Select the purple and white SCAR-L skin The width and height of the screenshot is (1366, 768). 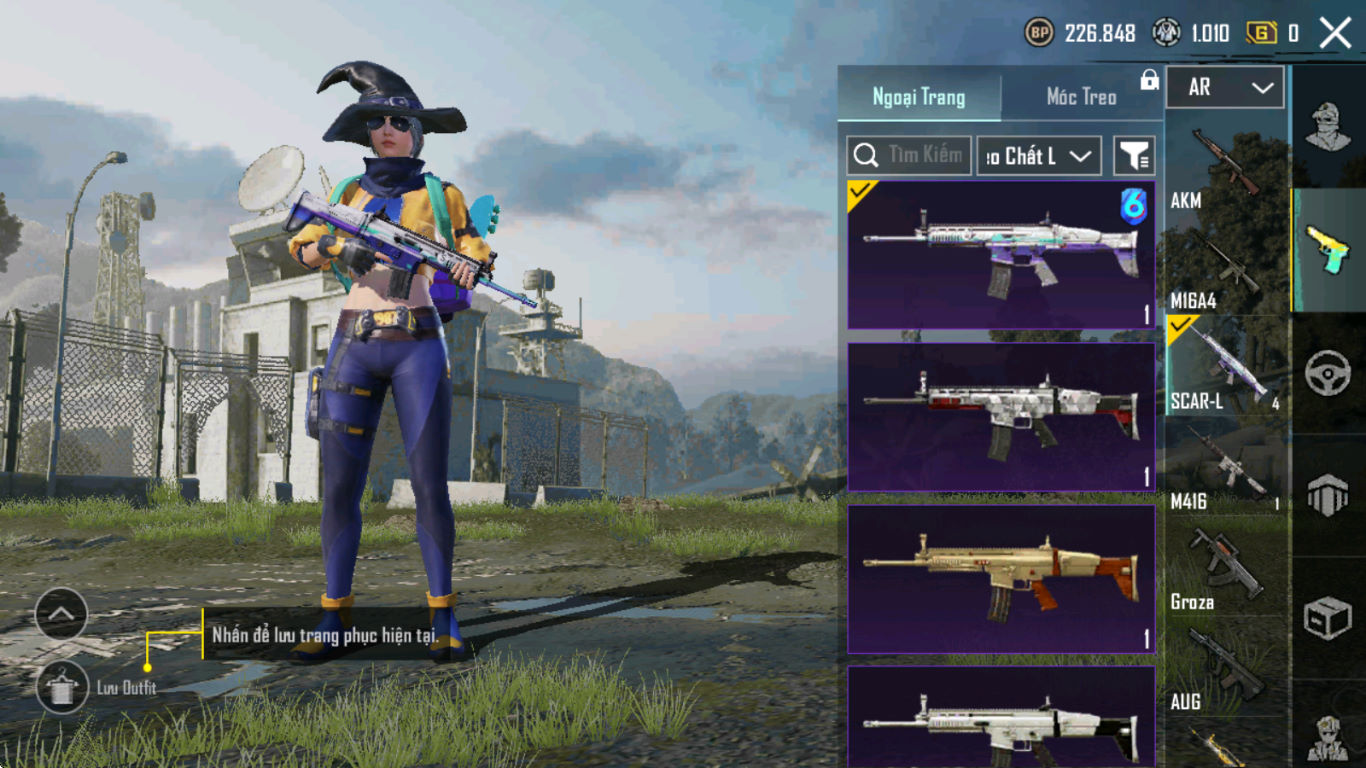1001,255
